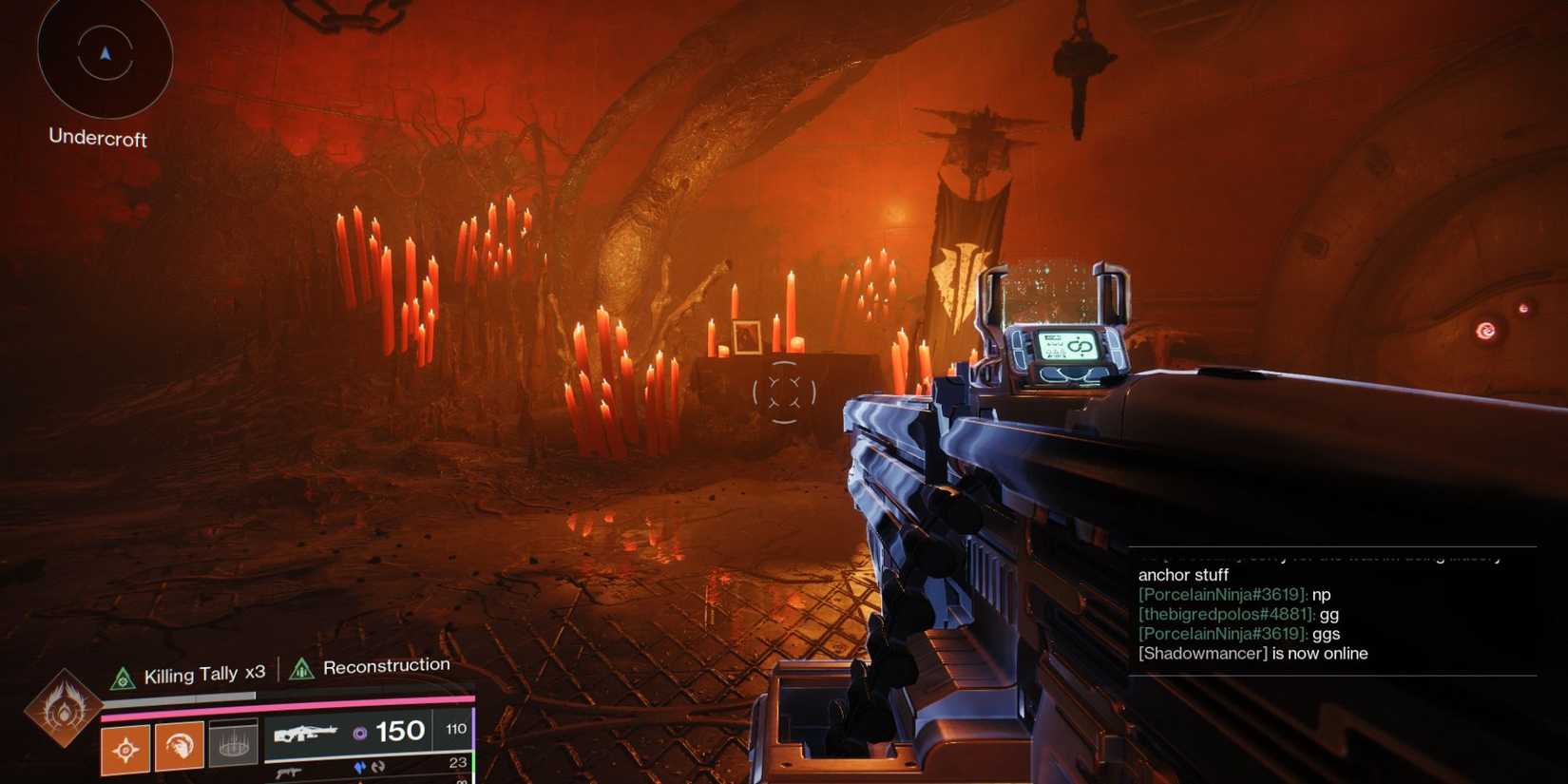This screenshot has width=1568, height=784.
Task: Toggle the blue special ammo brick indicator
Action: pyautogui.click(x=361, y=768)
